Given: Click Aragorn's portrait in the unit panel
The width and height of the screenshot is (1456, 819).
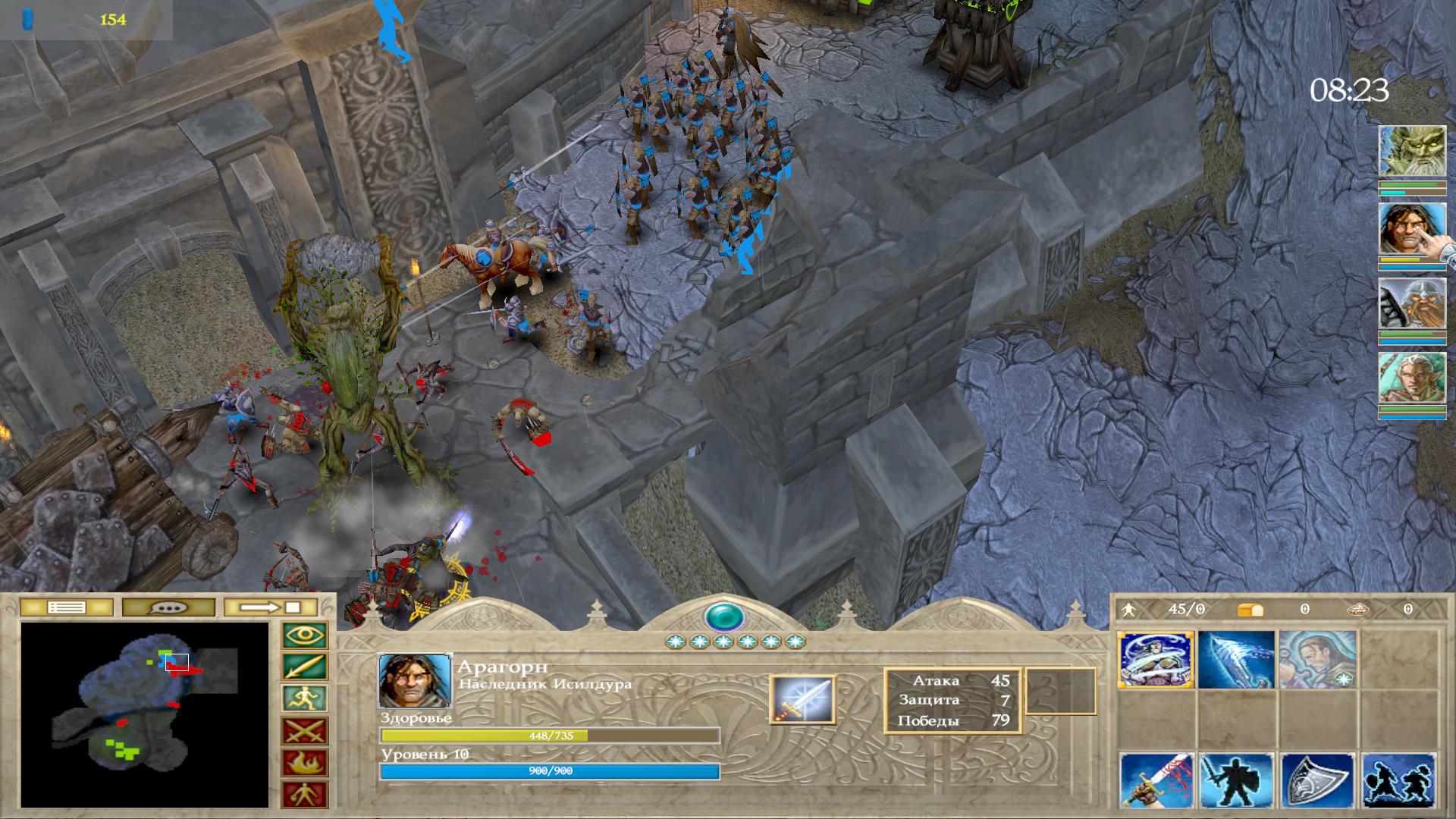Looking at the screenshot, I should point(415,680).
